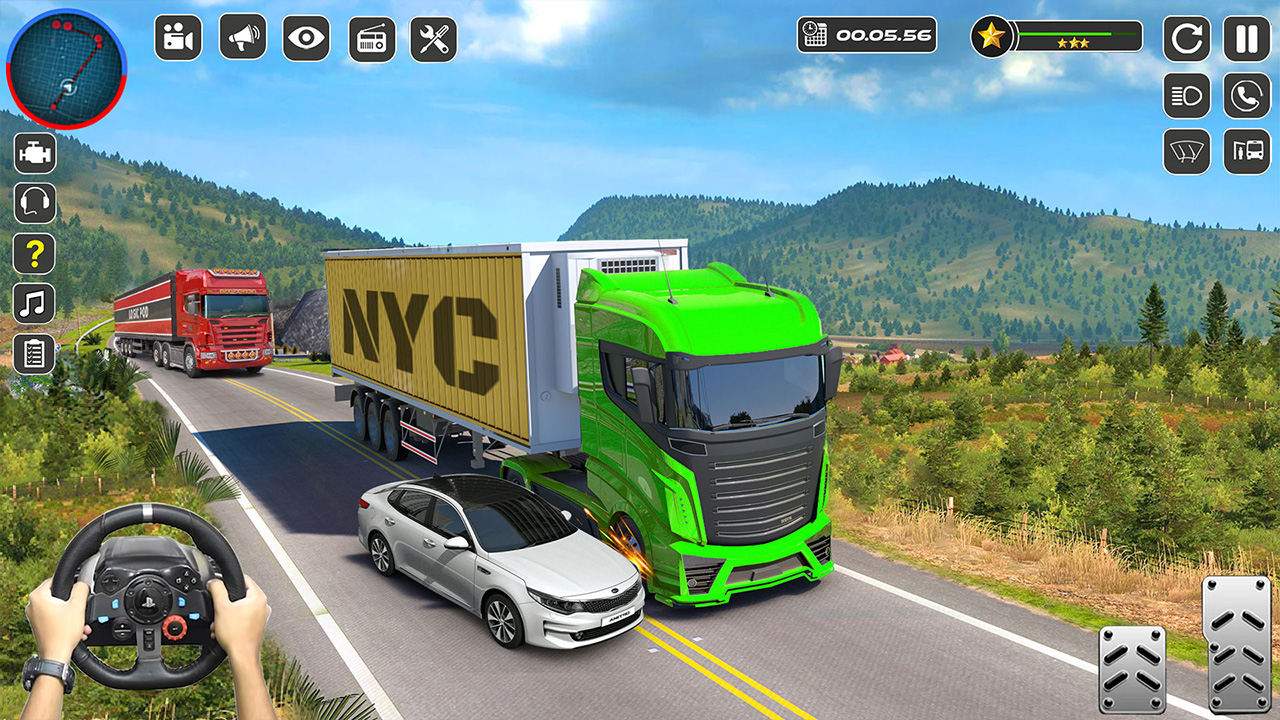
Task: Open the circular route minimap
Action: coord(66,69)
